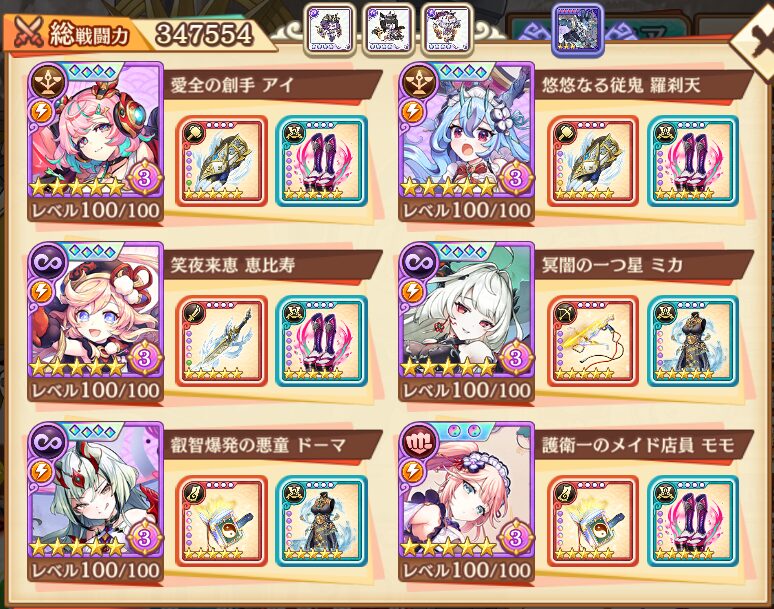The width and height of the screenshot is (774, 609).
Task: Choose the 恵比寿 character portrait
Action: tap(96, 310)
